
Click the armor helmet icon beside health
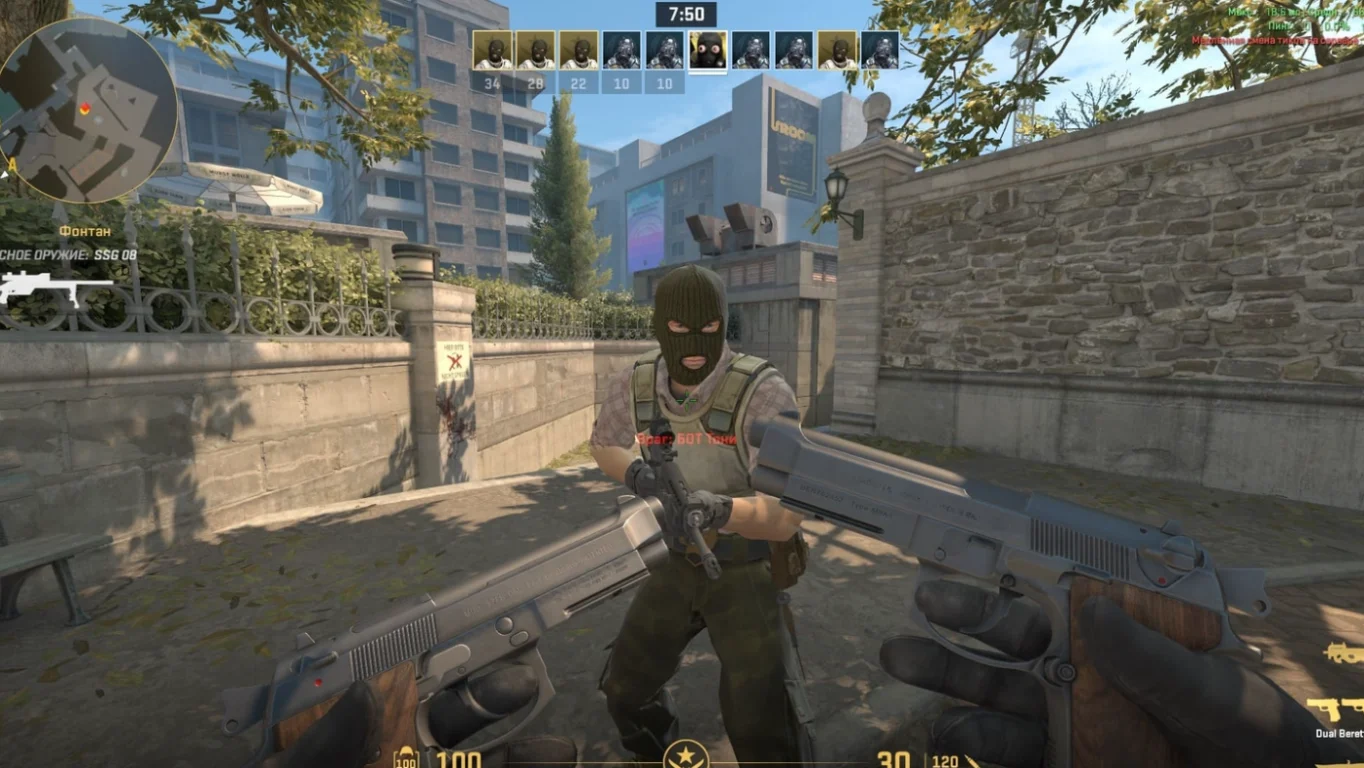point(406,757)
